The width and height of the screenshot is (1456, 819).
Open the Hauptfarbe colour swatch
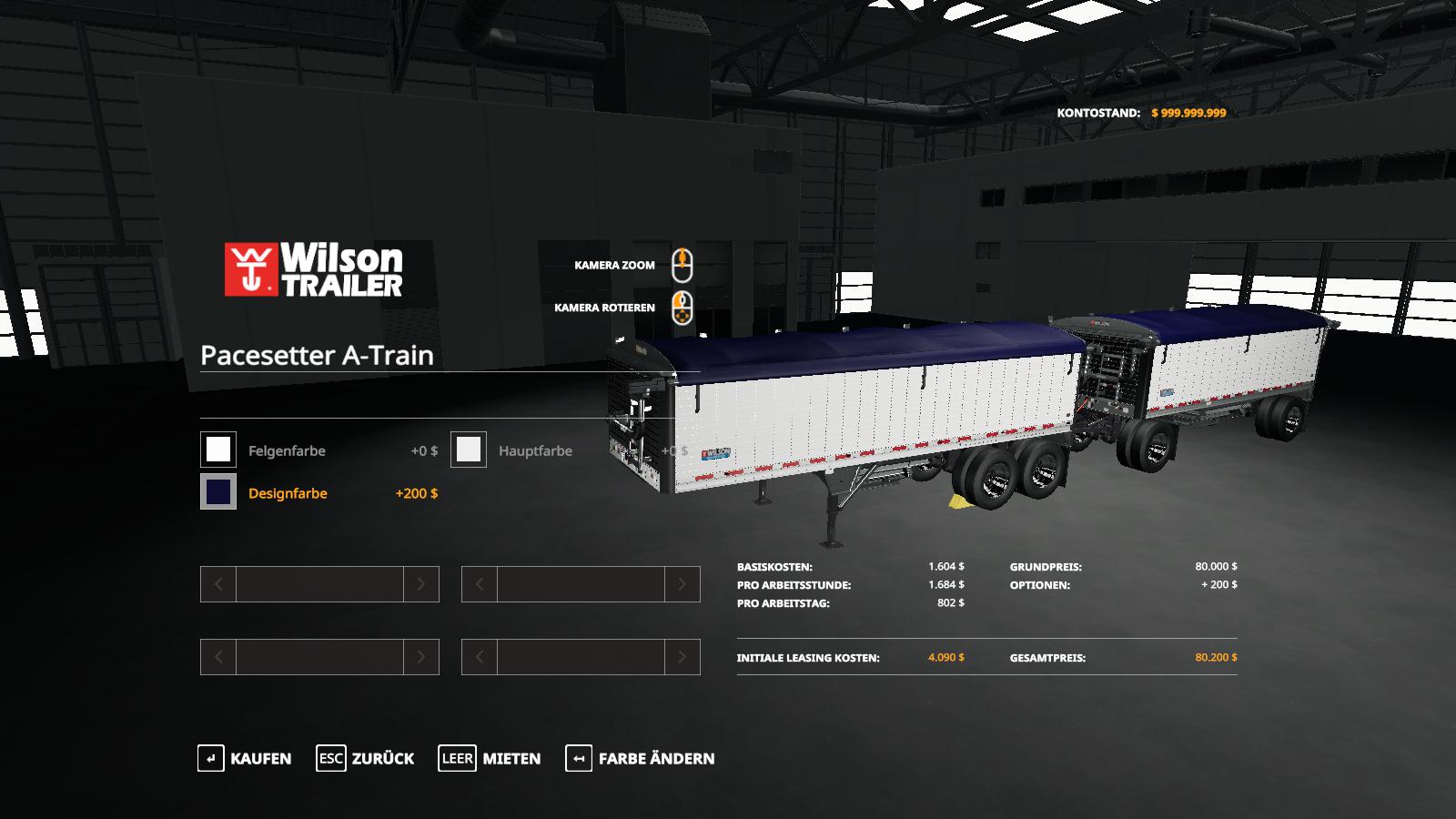click(x=469, y=450)
